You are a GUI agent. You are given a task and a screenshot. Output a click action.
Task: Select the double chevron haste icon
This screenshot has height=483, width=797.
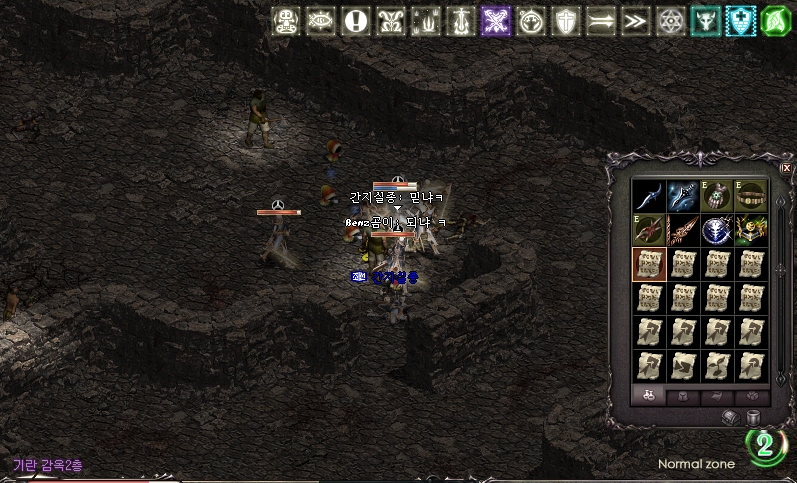tap(635, 20)
